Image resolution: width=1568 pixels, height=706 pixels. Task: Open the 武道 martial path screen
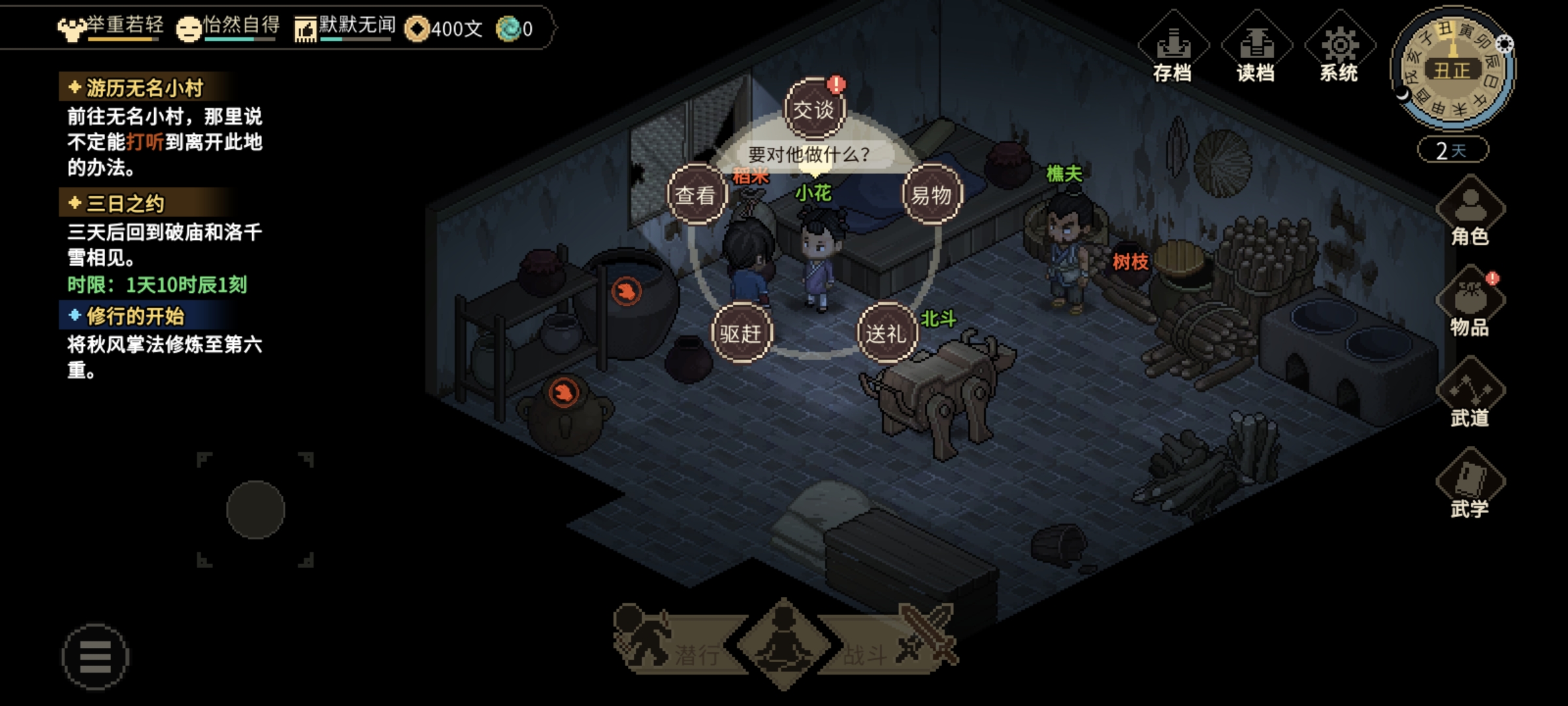[x=1470, y=394]
